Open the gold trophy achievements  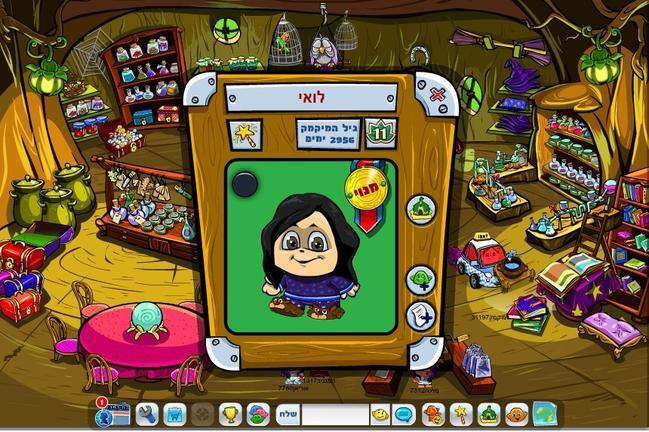(229, 414)
